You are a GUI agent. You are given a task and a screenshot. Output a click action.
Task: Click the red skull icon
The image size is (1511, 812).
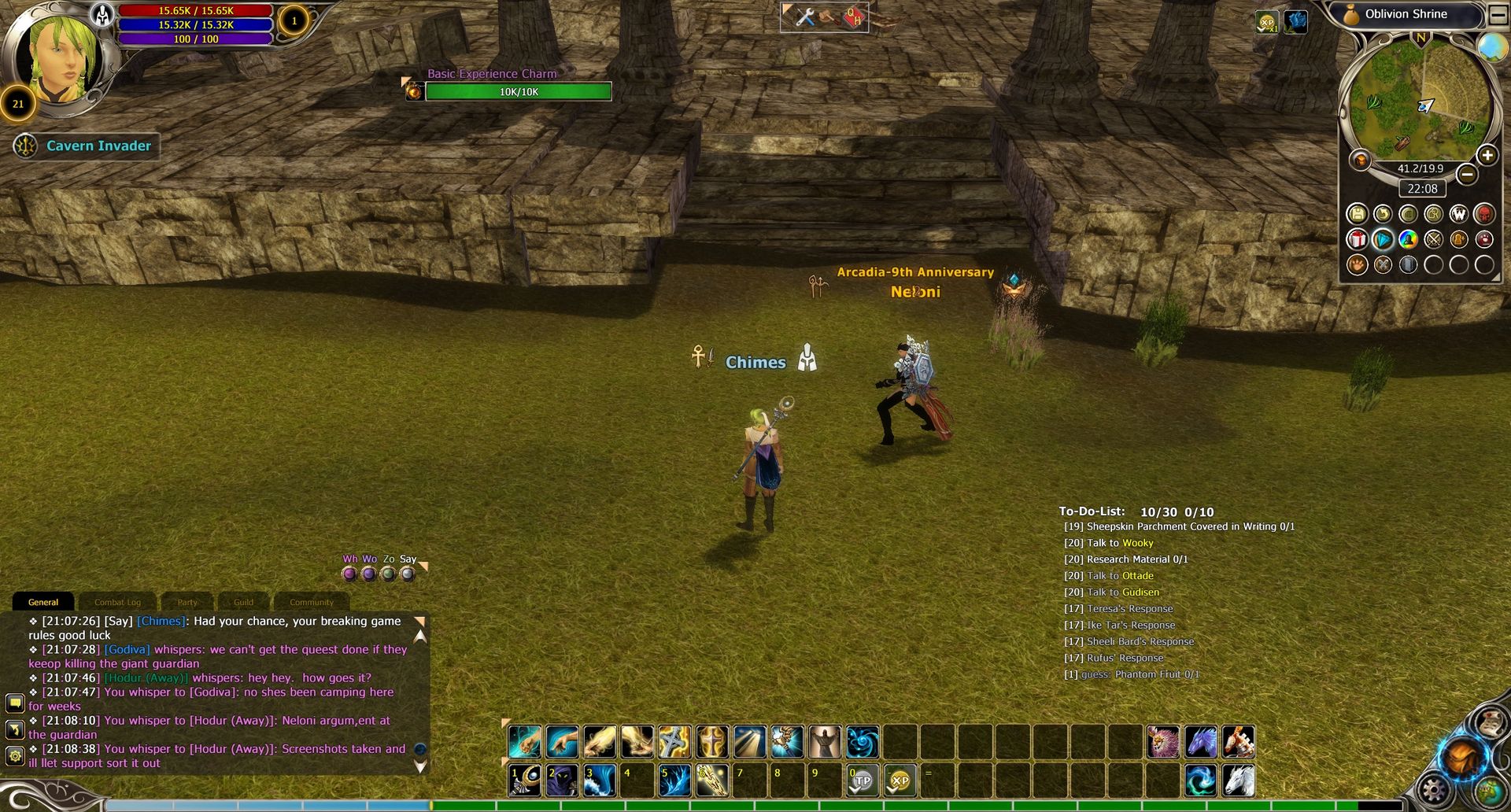click(1483, 214)
